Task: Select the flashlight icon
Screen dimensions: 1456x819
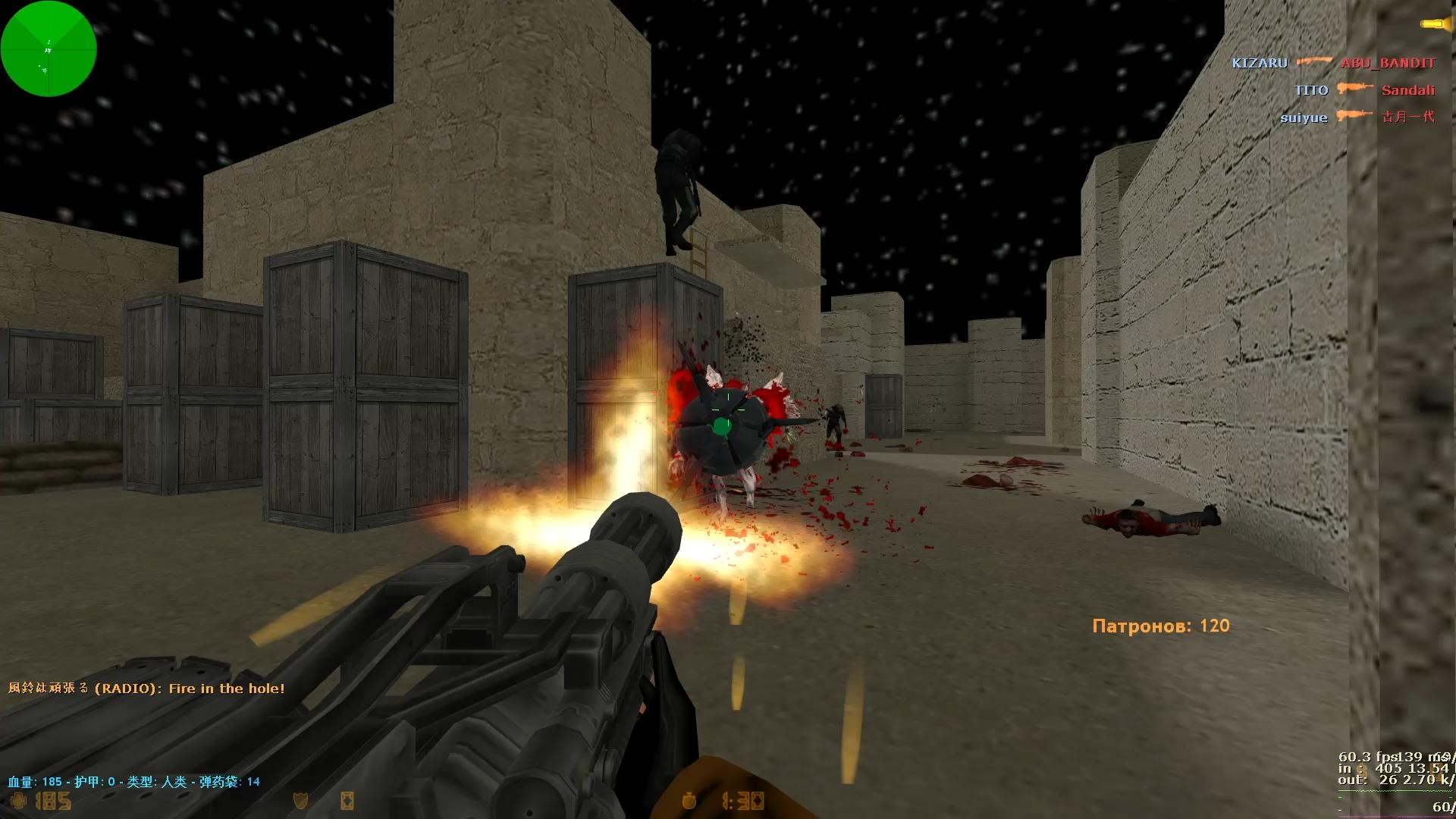Action: pyautogui.click(x=1434, y=24)
